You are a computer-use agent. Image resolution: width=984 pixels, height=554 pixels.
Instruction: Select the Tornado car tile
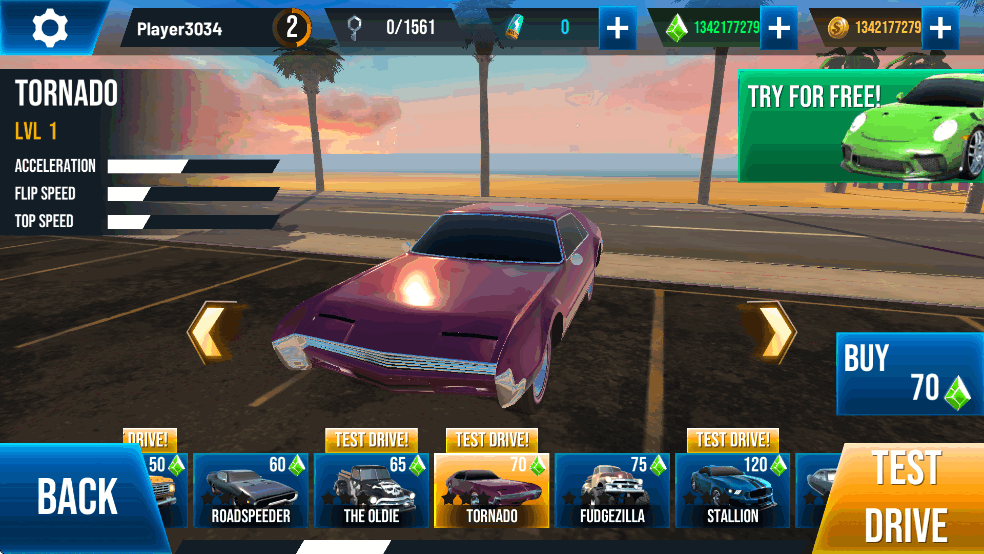coord(492,491)
